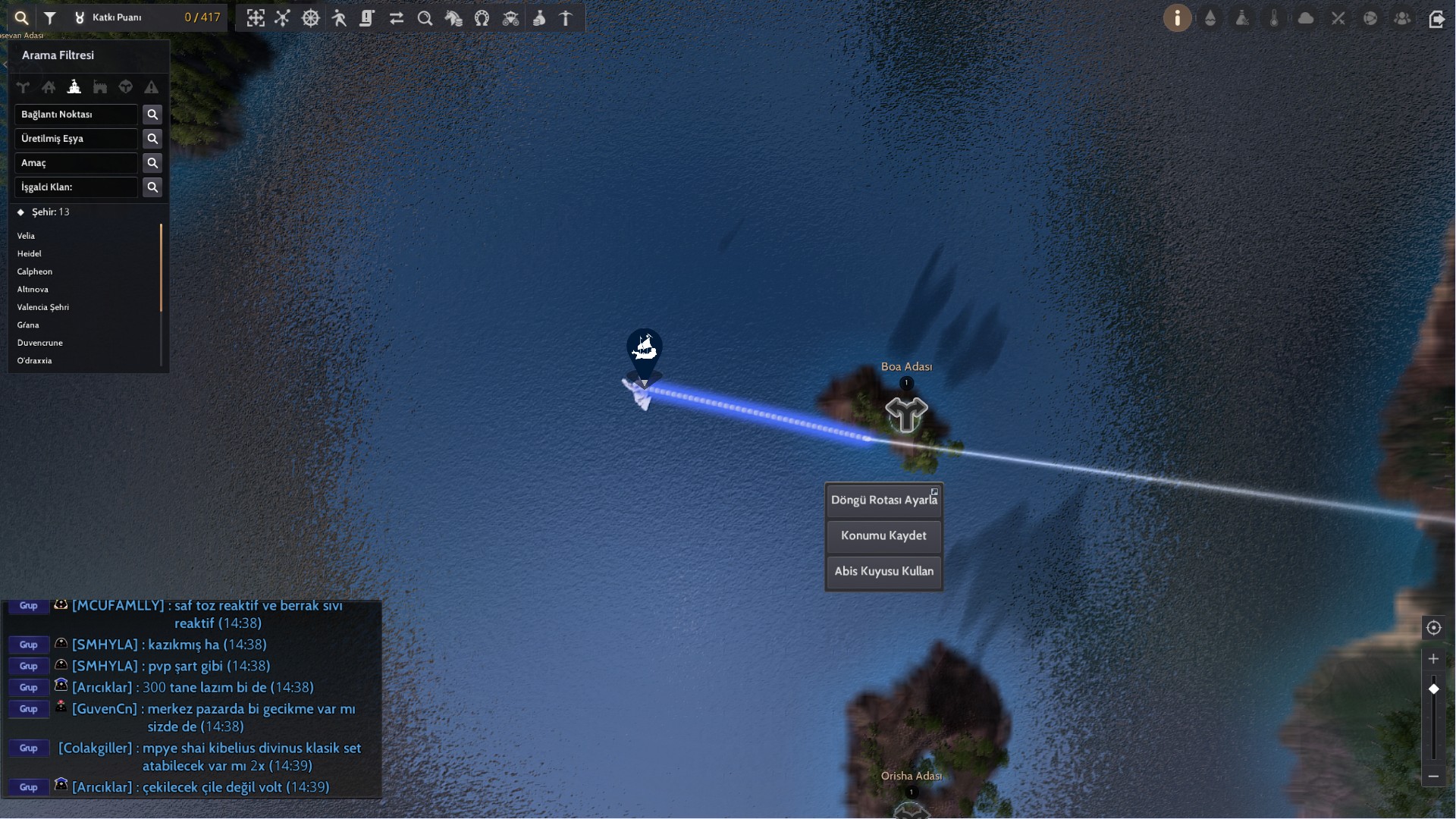Pick Valencia Şehri from the list
Viewport: 1456px width, 819px height.
(43, 307)
